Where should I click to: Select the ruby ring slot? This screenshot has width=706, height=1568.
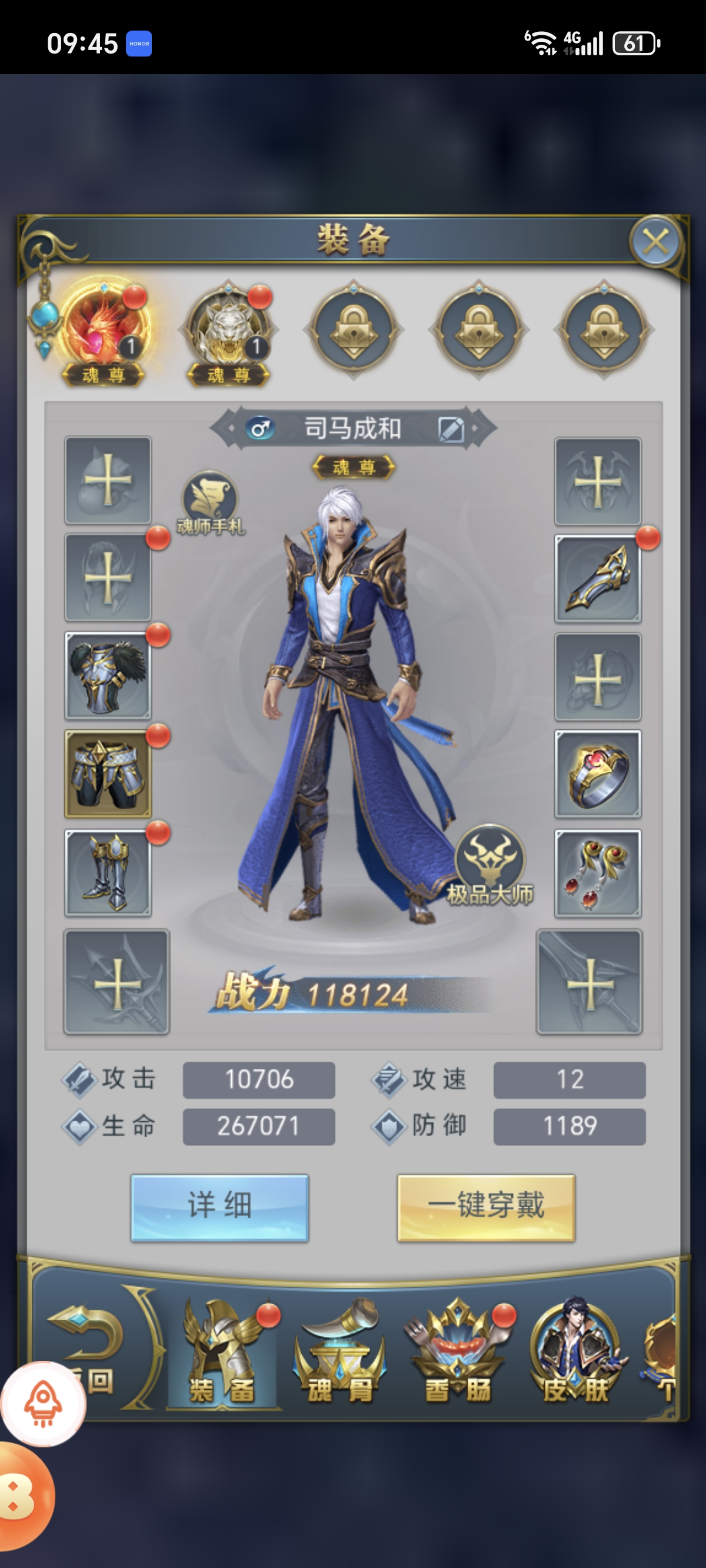point(598,773)
